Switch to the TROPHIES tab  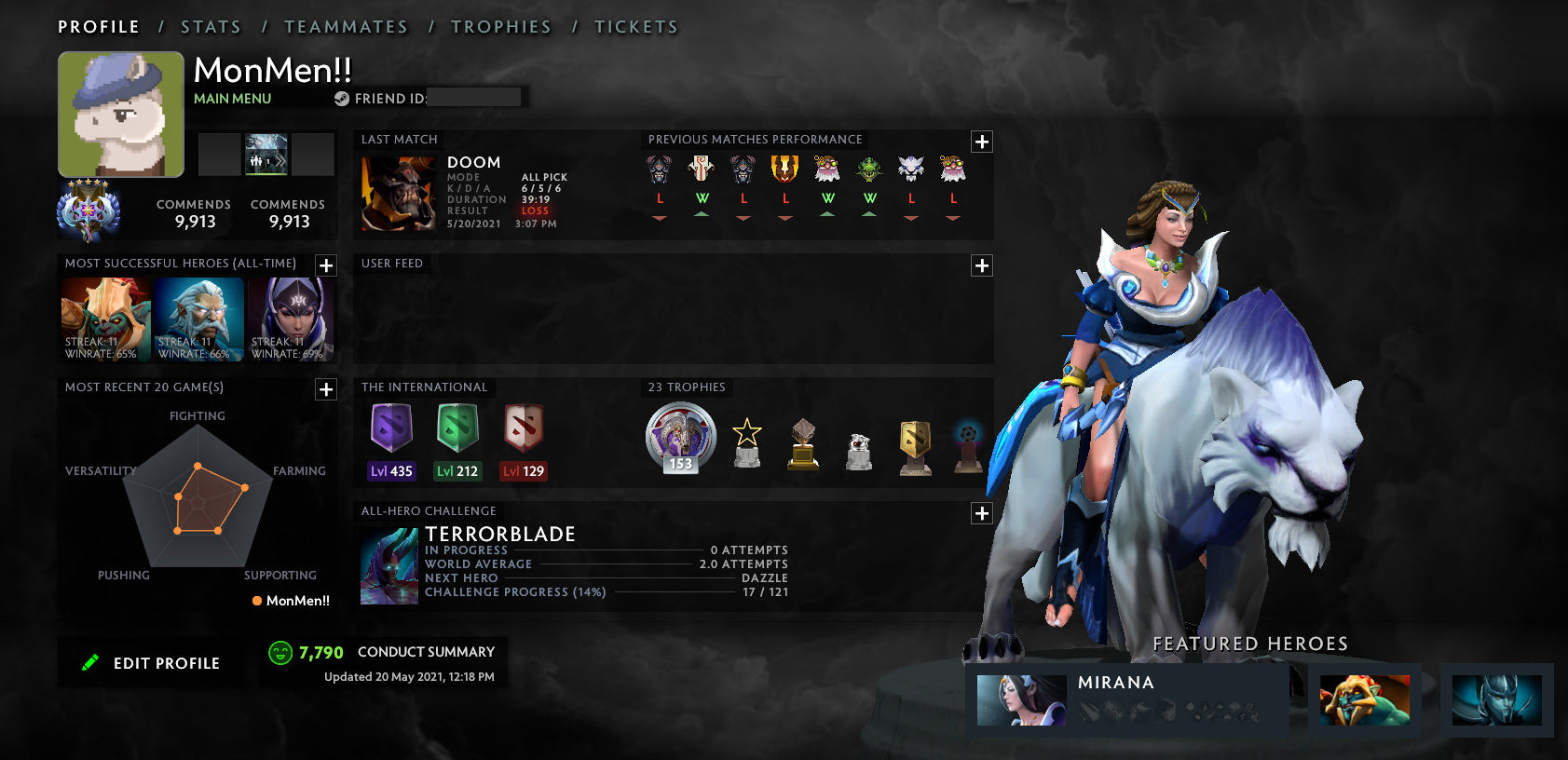501,26
